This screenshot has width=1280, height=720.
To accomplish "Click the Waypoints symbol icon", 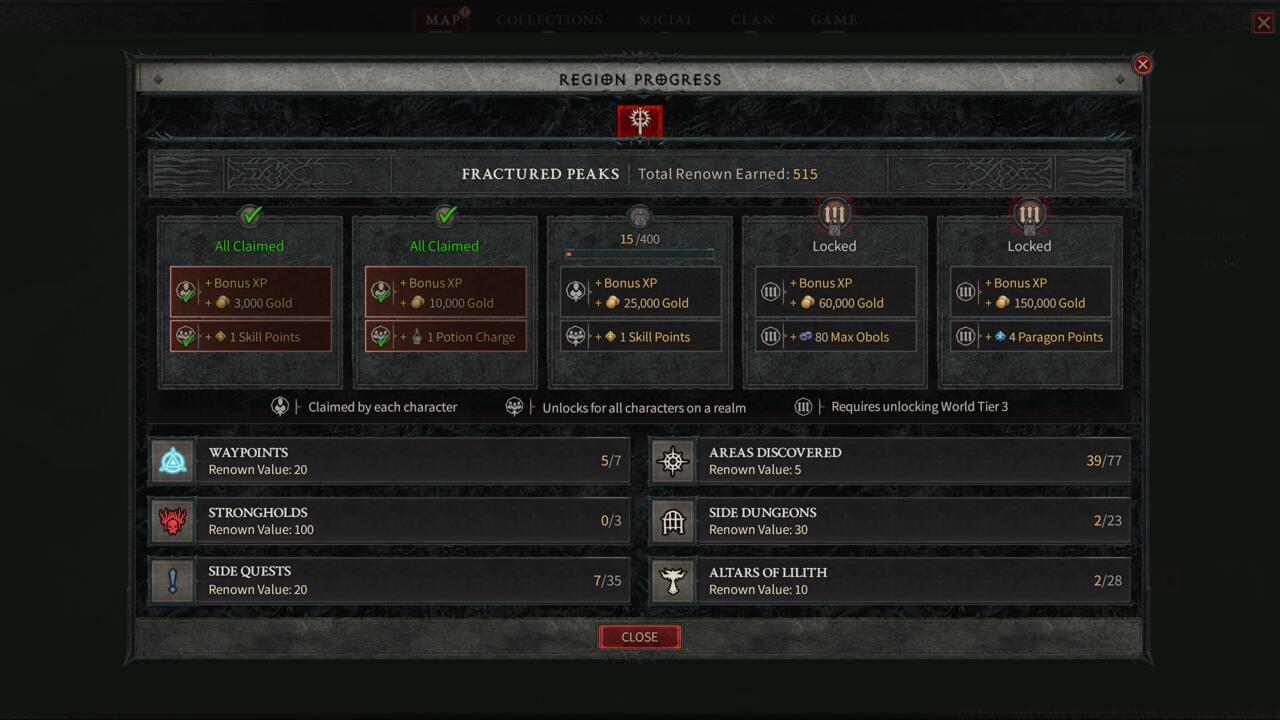I will [x=172, y=461].
